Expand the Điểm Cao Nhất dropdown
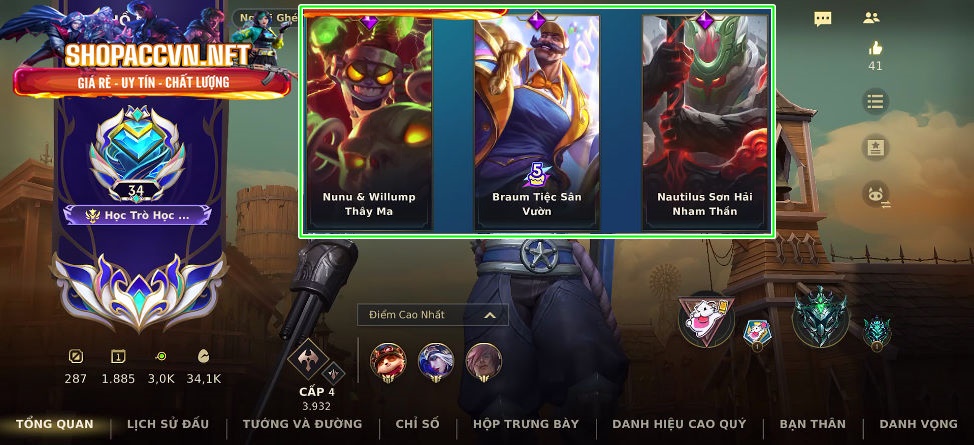This screenshot has width=974, height=445. pos(433,315)
